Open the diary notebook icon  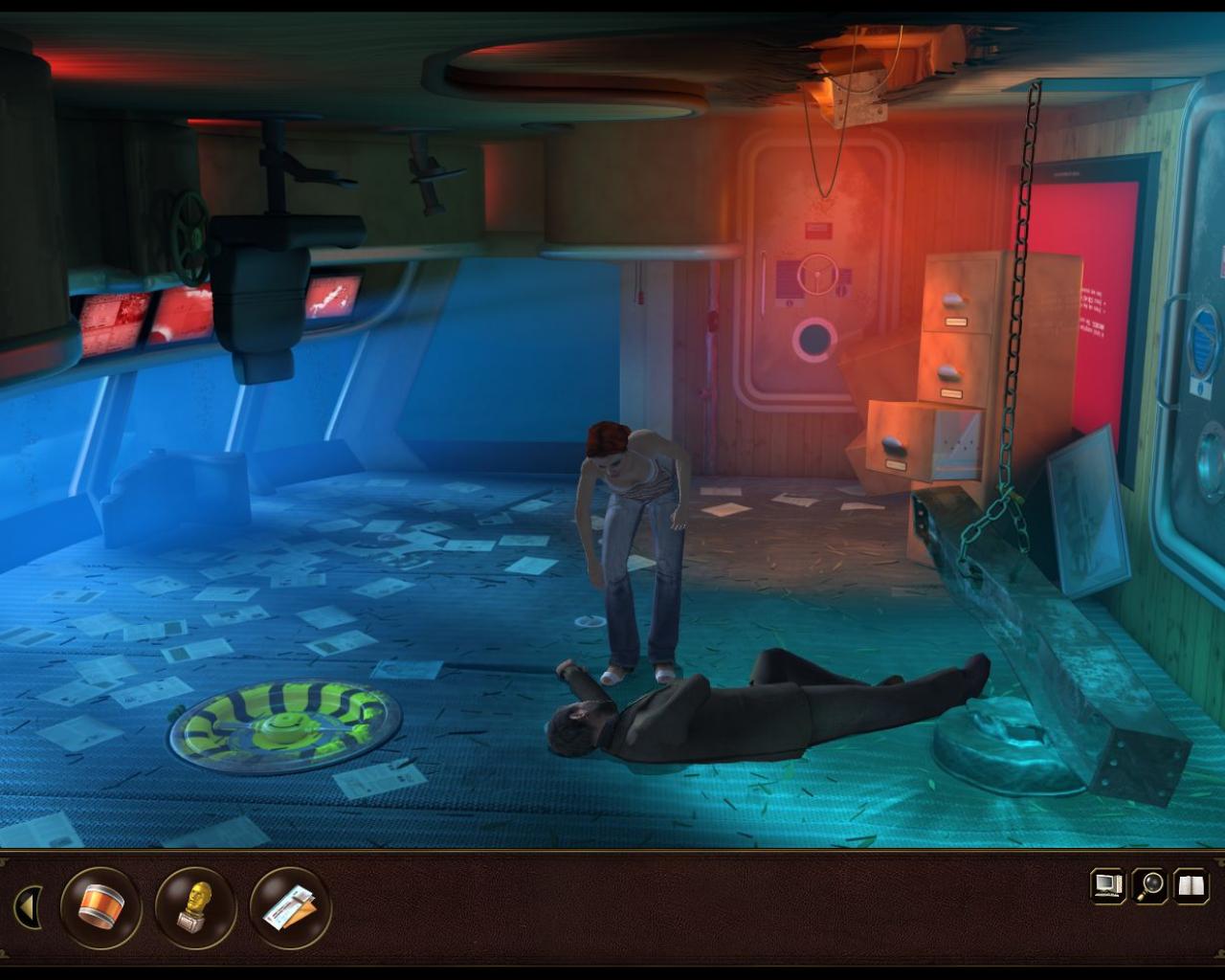tap(1188, 886)
